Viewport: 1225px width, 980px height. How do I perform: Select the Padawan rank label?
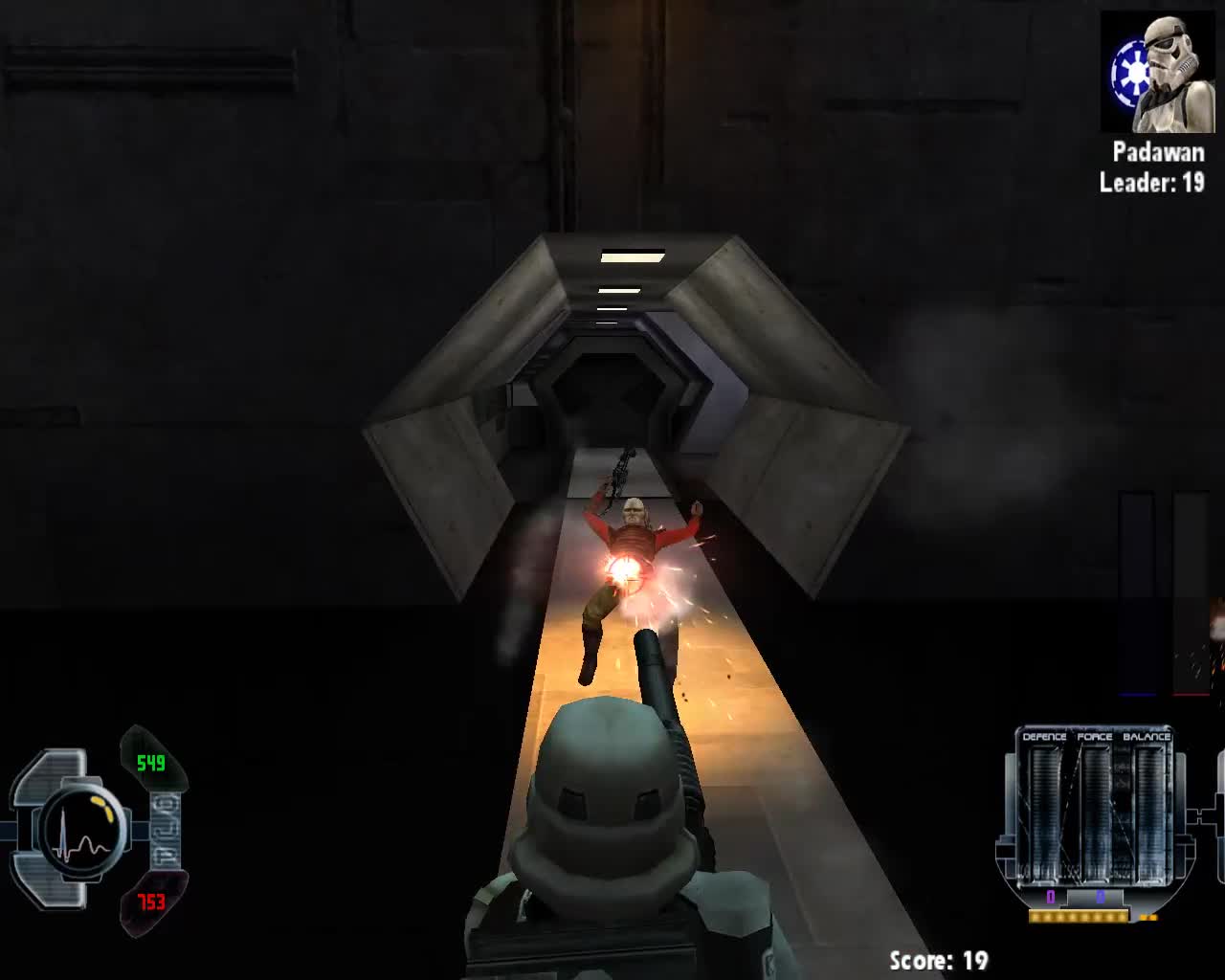tap(1159, 152)
